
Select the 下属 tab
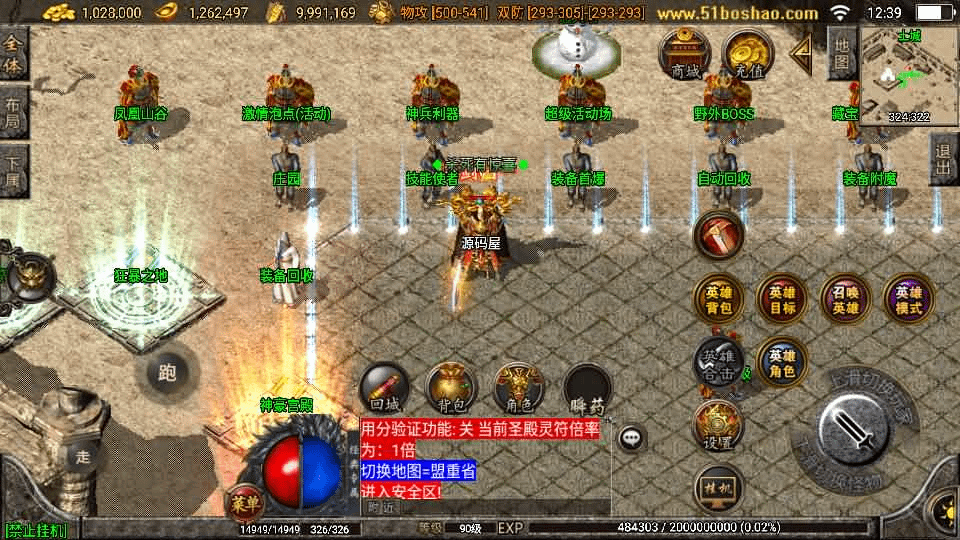click(14, 171)
